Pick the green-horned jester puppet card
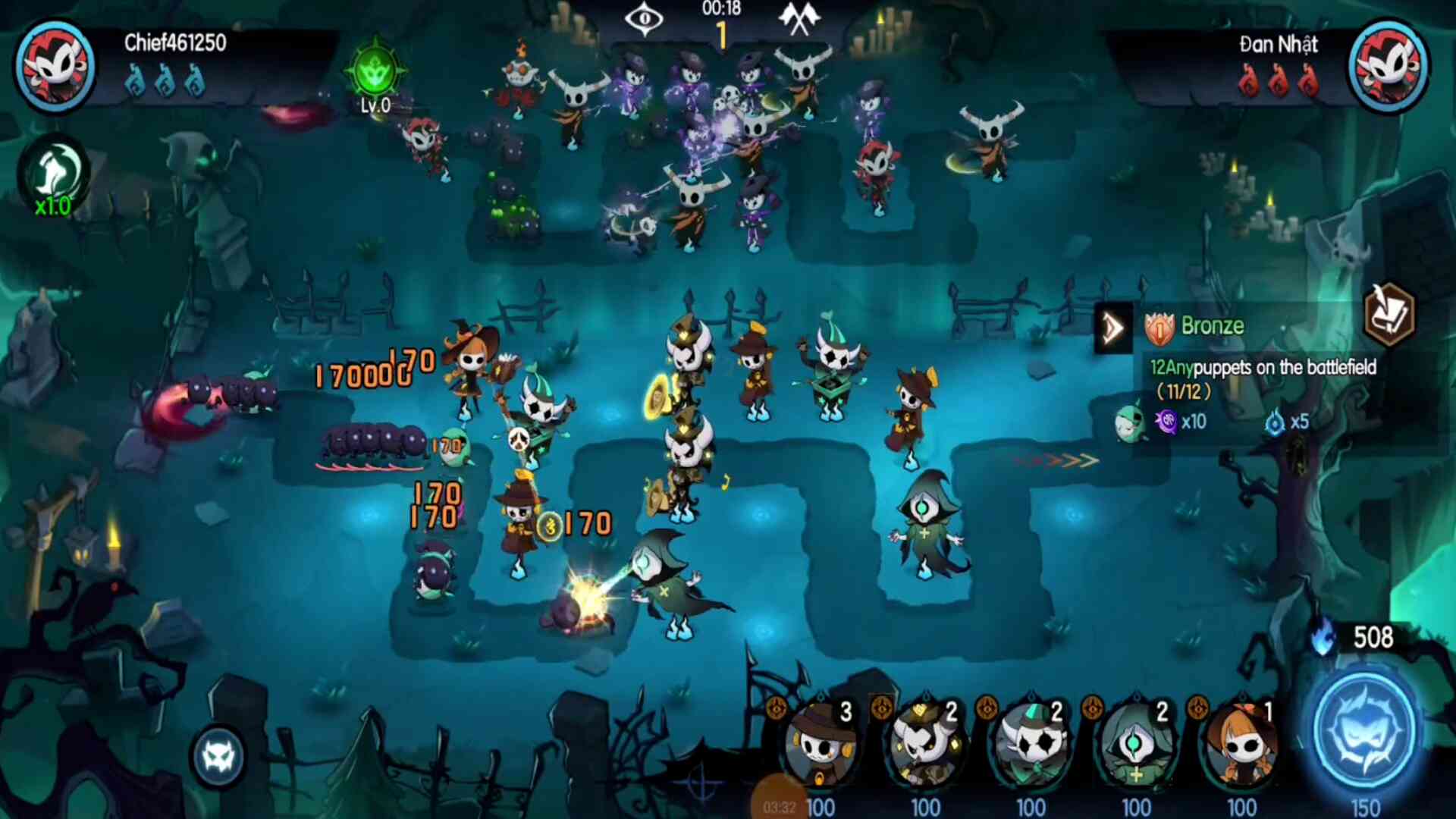The height and width of the screenshot is (819, 1456). click(1031, 745)
